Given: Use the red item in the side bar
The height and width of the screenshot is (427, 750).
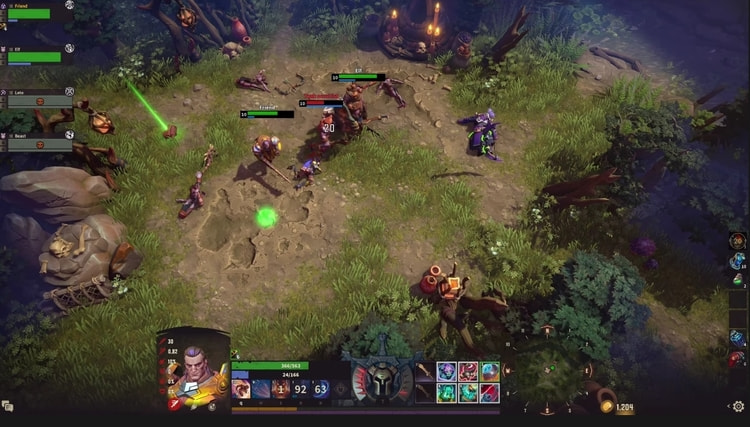Looking at the screenshot, I should point(737,359).
